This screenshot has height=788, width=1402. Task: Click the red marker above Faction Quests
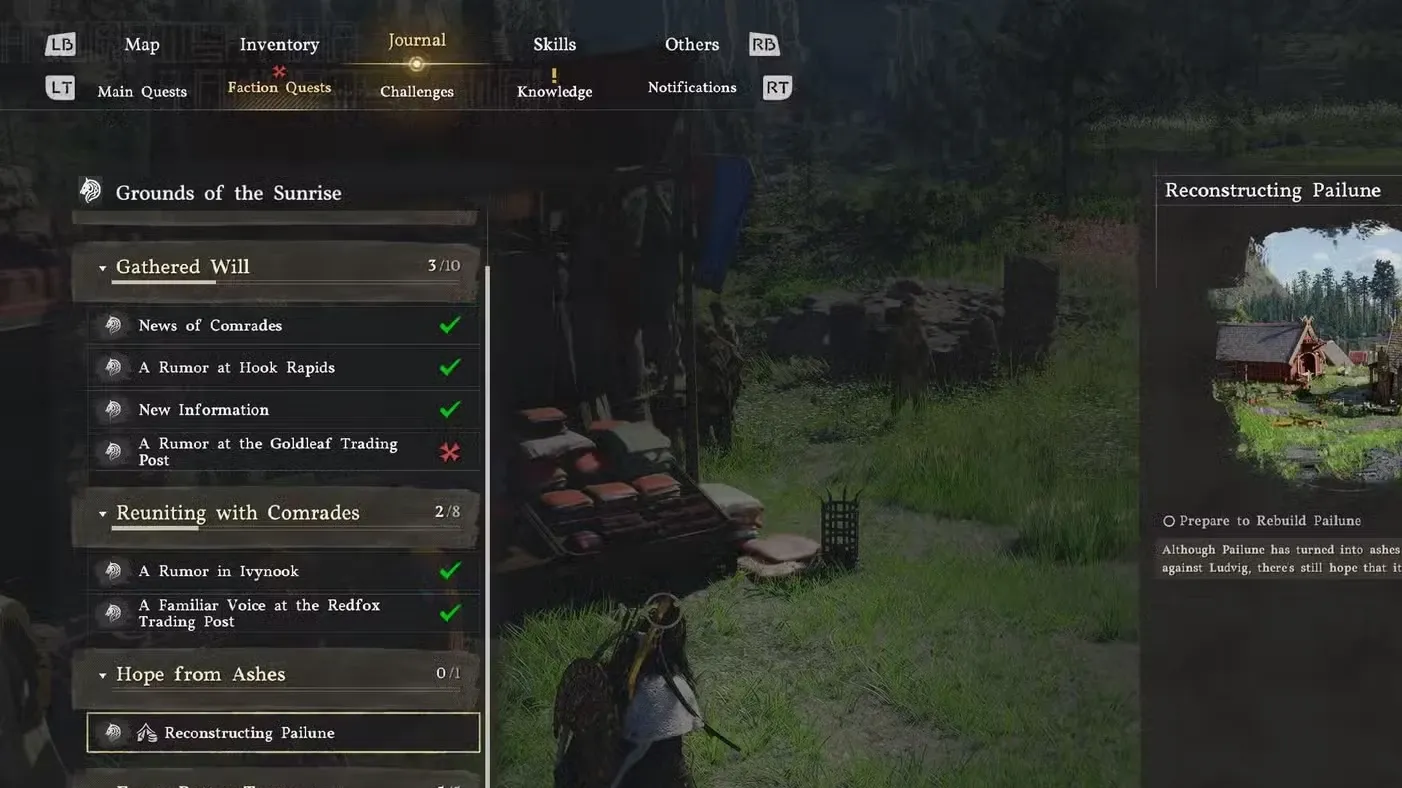(277, 72)
